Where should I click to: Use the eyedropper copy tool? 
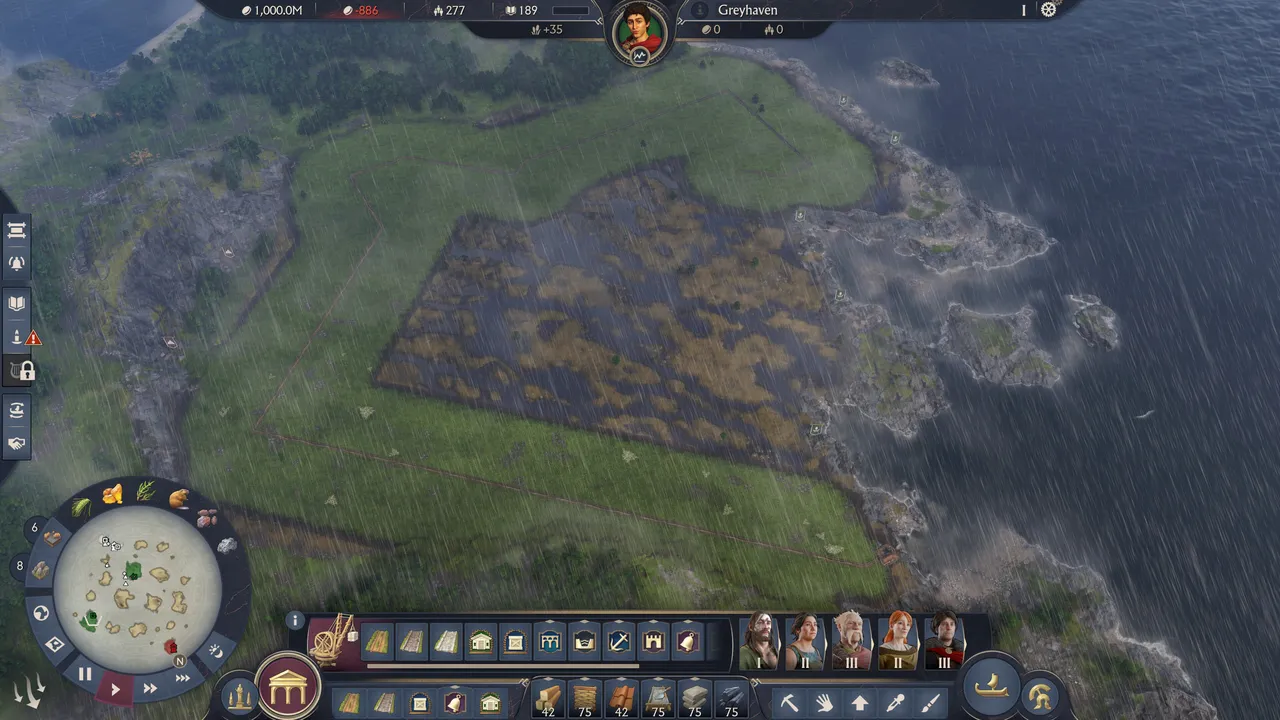click(x=895, y=703)
